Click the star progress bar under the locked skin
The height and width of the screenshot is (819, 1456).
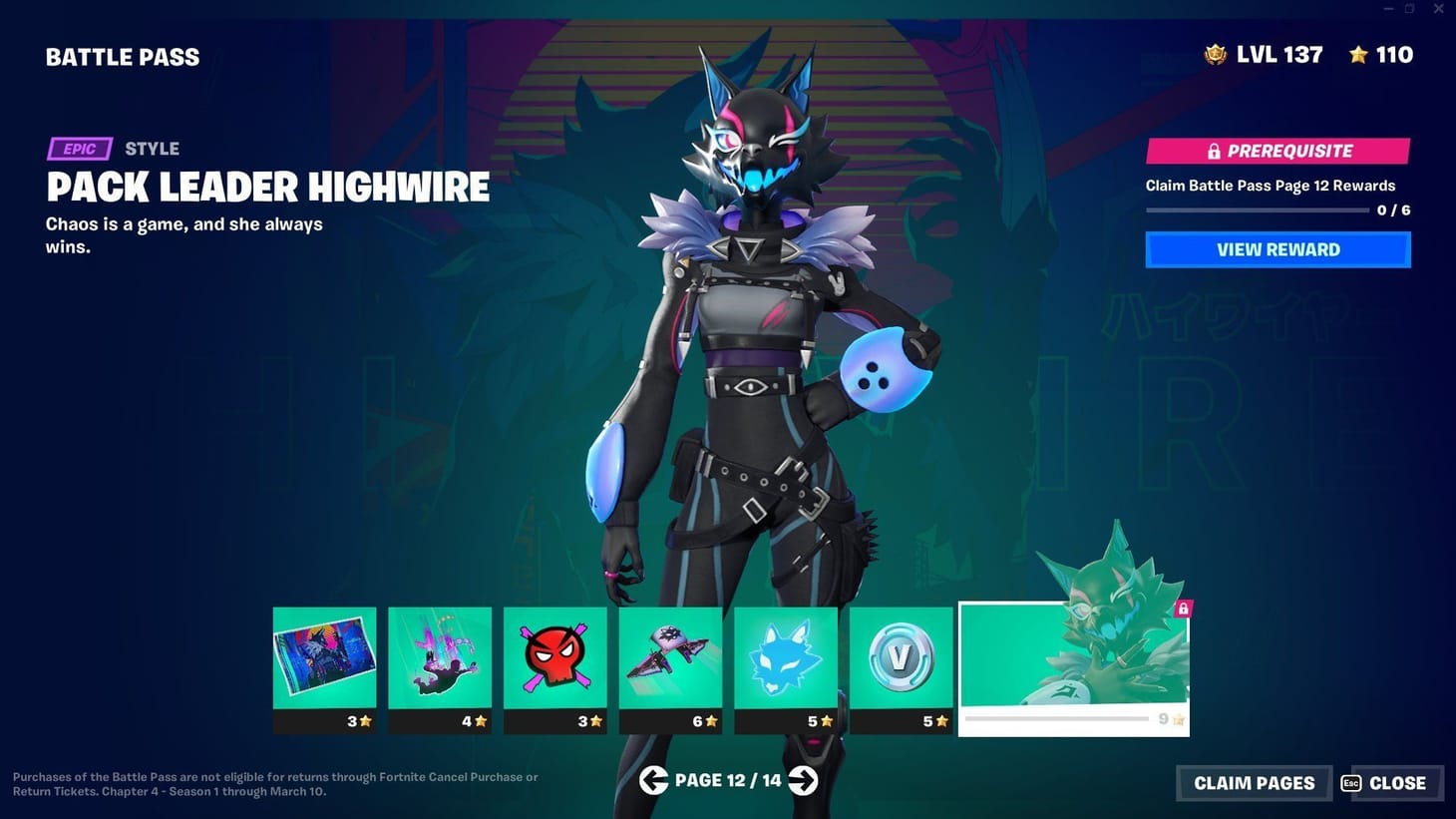tap(1059, 718)
